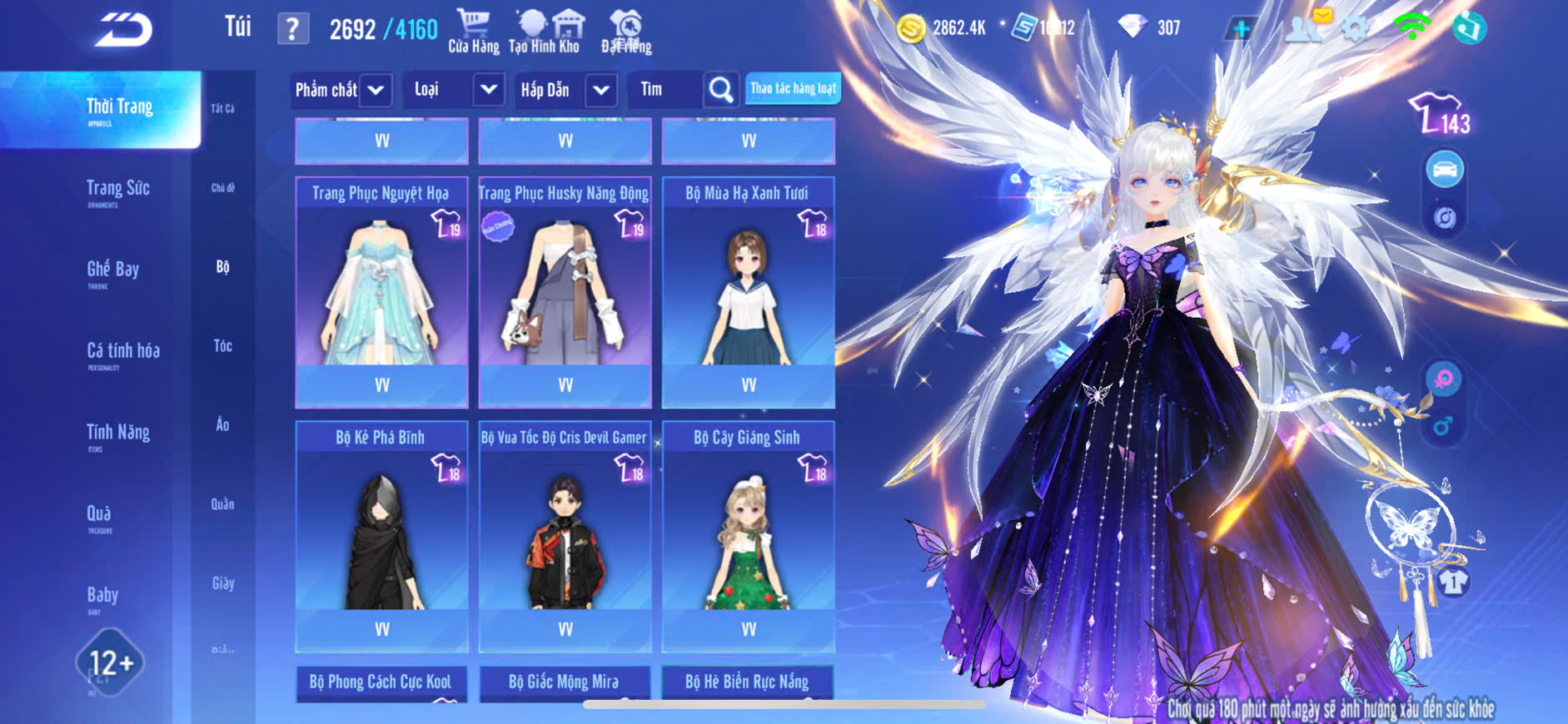Select Trang Phục Husky Năng Động outfit
Viewport: 1568px width, 724px height.
point(565,291)
